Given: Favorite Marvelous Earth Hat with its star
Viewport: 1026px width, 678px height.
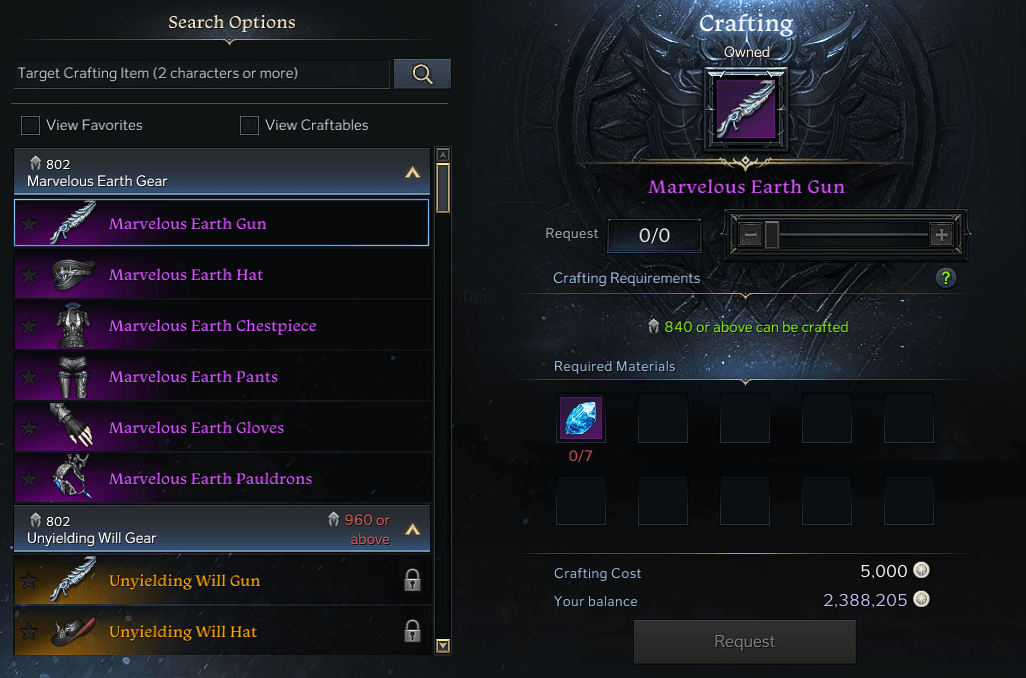Looking at the screenshot, I should click(x=29, y=275).
